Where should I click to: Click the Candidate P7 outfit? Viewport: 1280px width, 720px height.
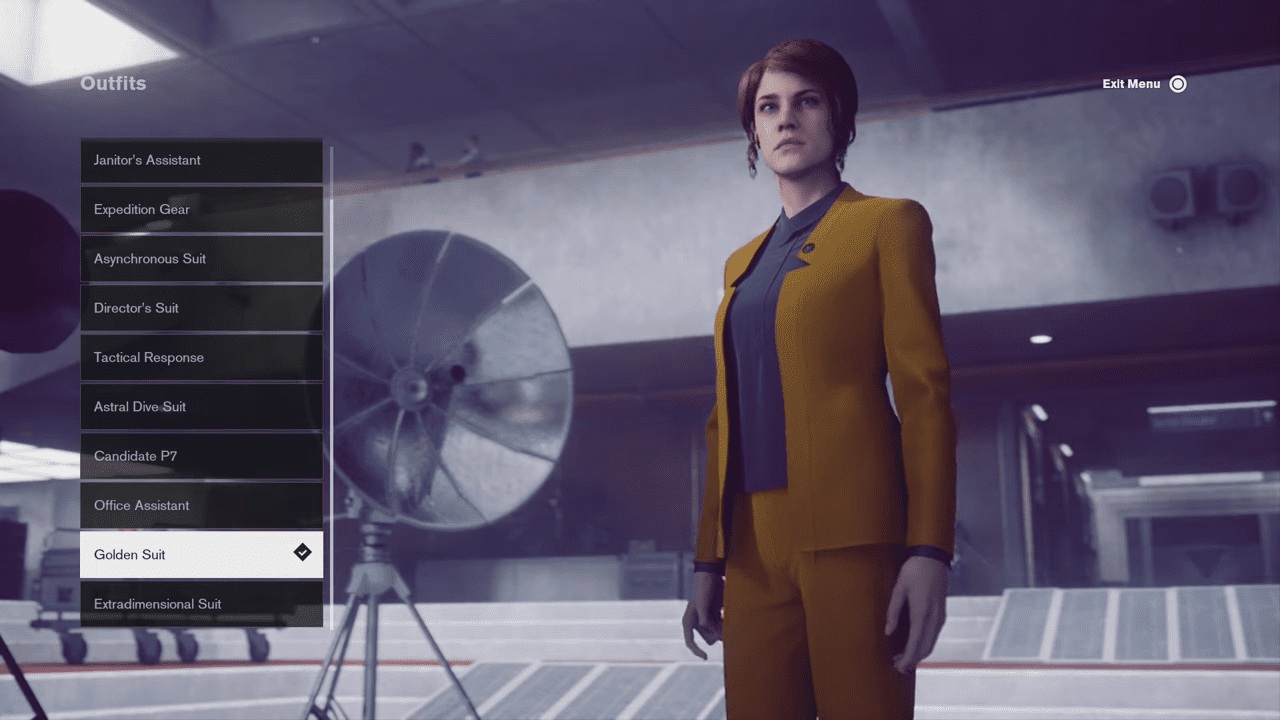(201, 456)
